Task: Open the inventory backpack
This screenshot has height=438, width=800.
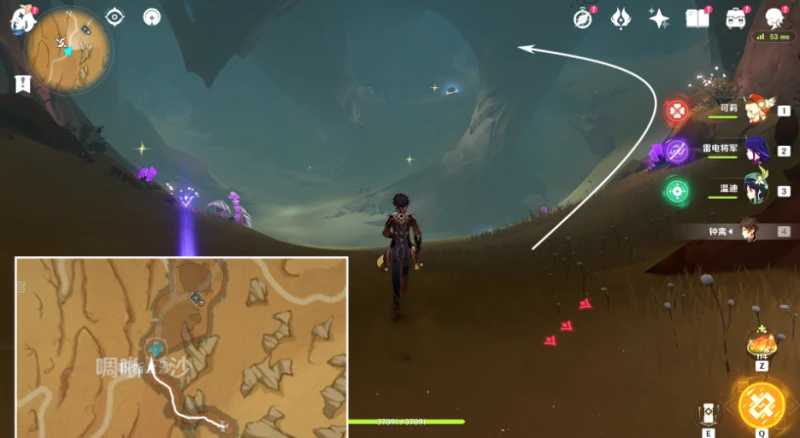Action: [736, 18]
